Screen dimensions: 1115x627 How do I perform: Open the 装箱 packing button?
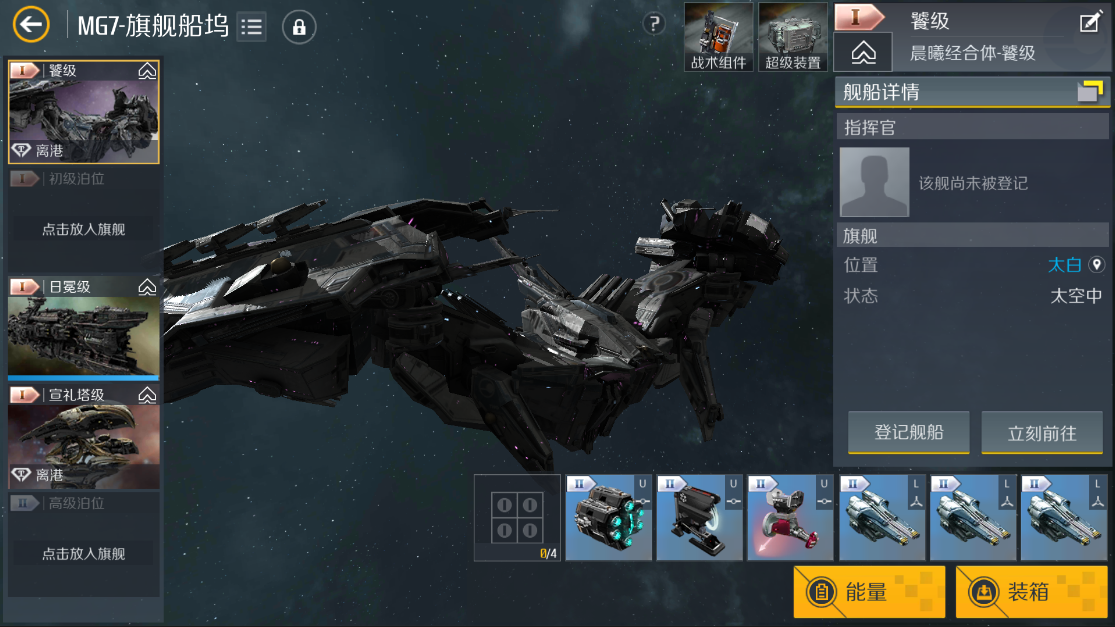(1031, 591)
